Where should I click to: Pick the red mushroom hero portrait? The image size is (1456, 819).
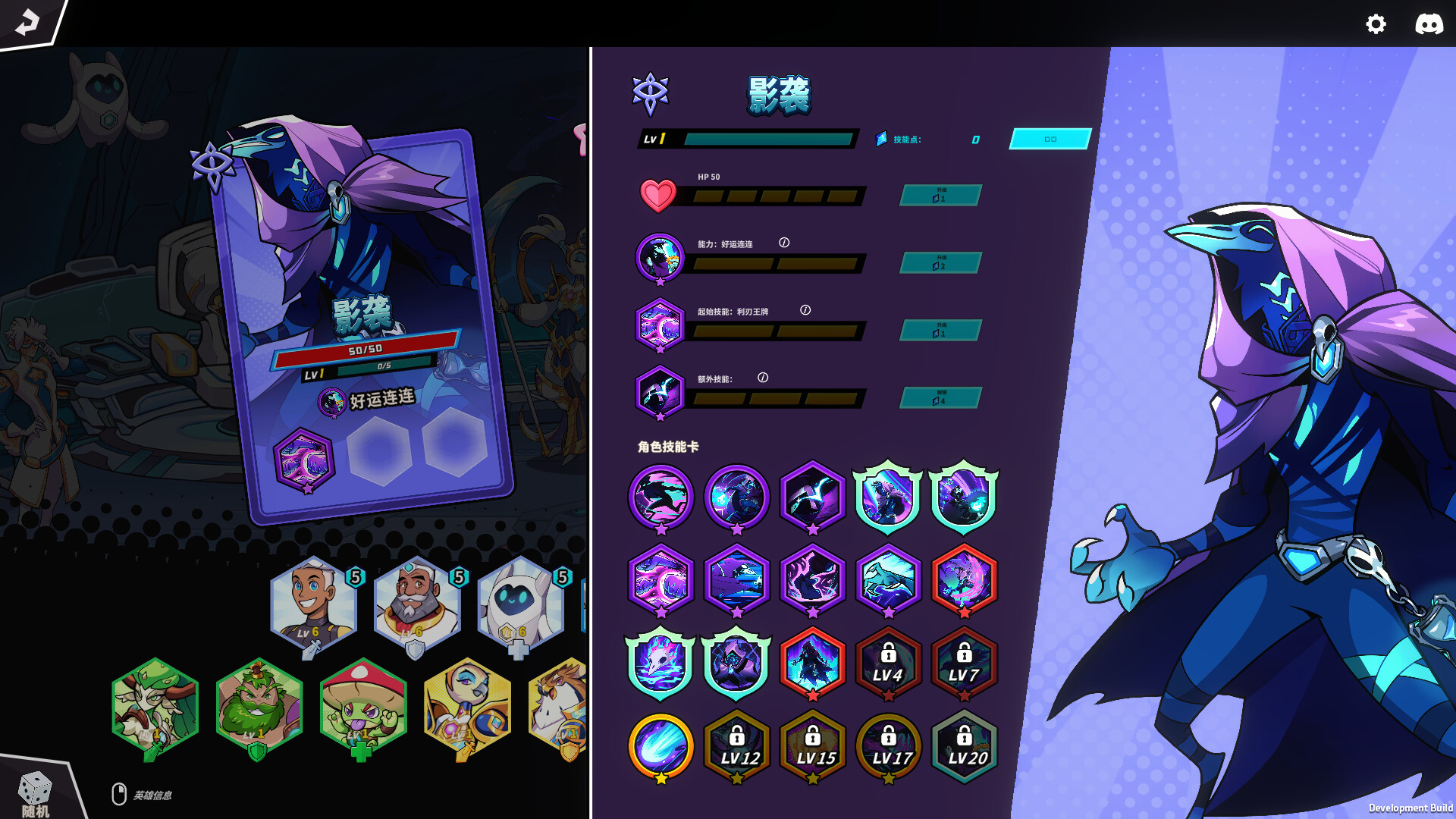(363, 707)
